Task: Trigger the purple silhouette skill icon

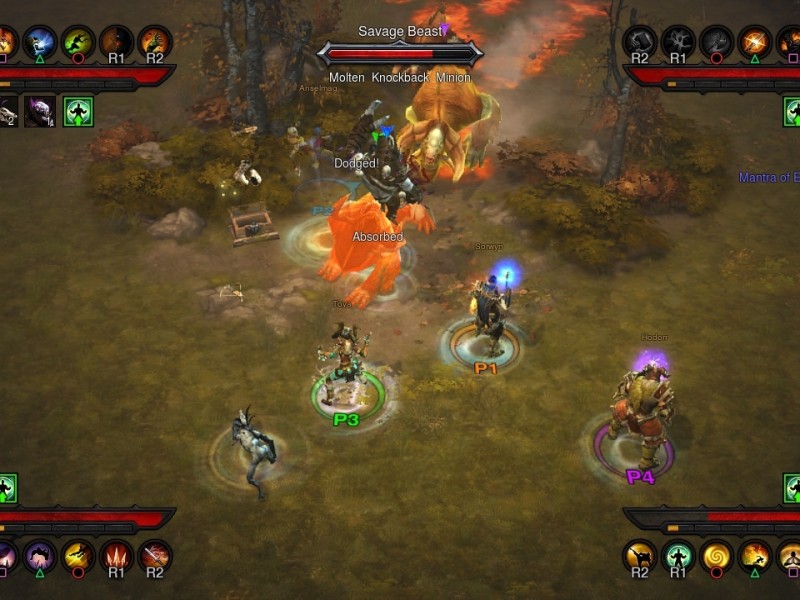Action: pyautogui.click(x=40, y=556)
